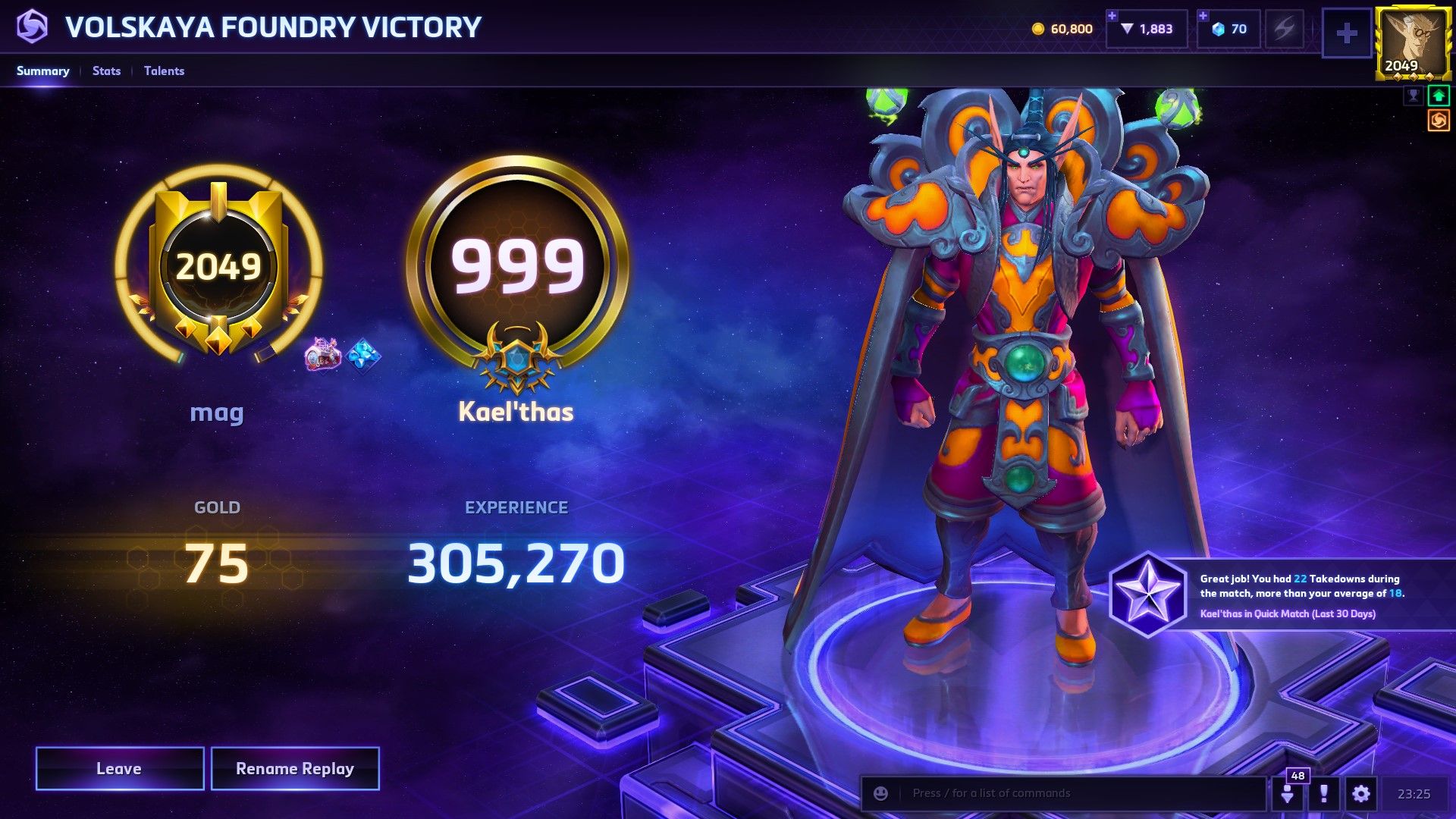The height and width of the screenshot is (819, 1456).
Task: Click the chat command input field
Action: tap(1062, 793)
